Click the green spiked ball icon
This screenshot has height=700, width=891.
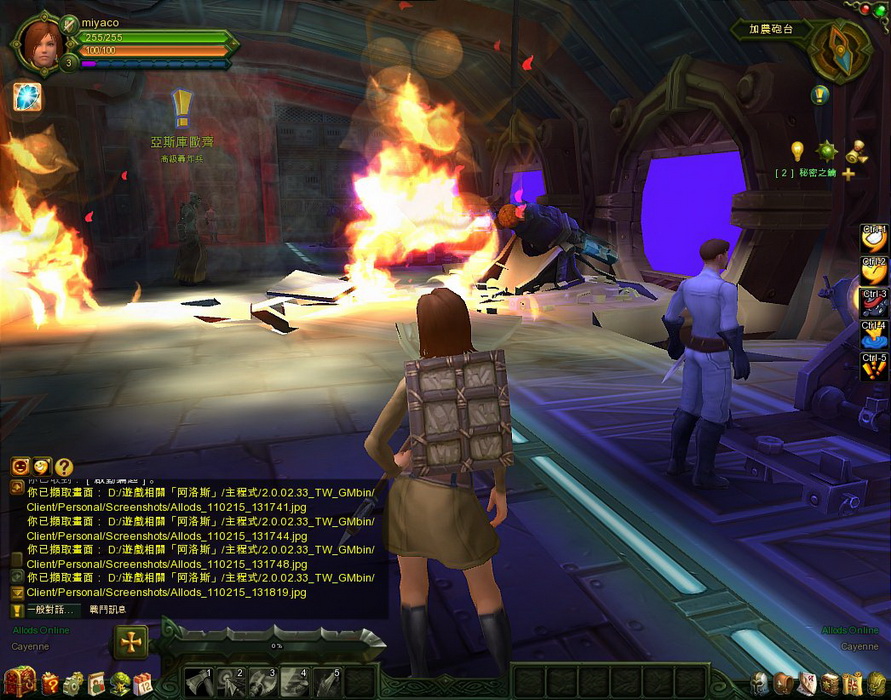826,151
